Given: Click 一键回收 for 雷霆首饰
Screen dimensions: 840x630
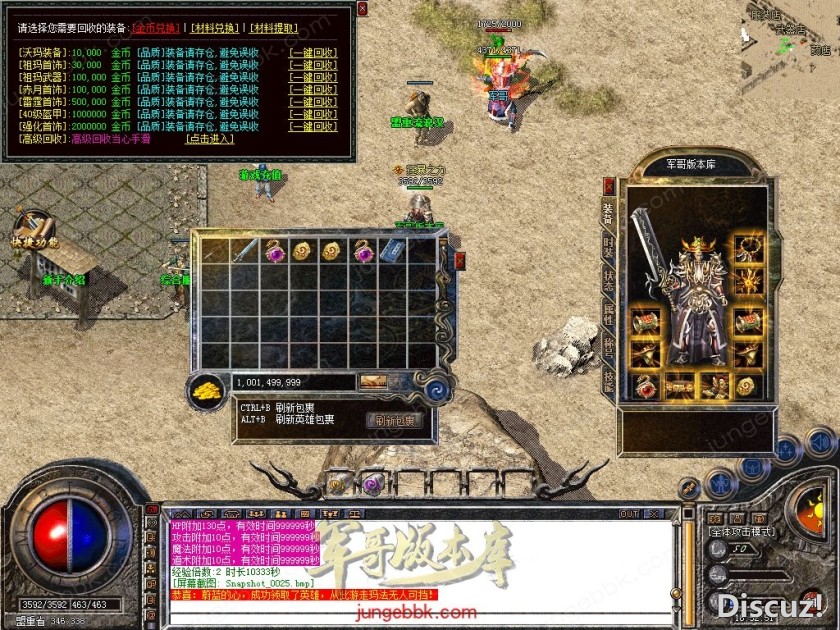Looking at the screenshot, I should [x=313, y=101].
